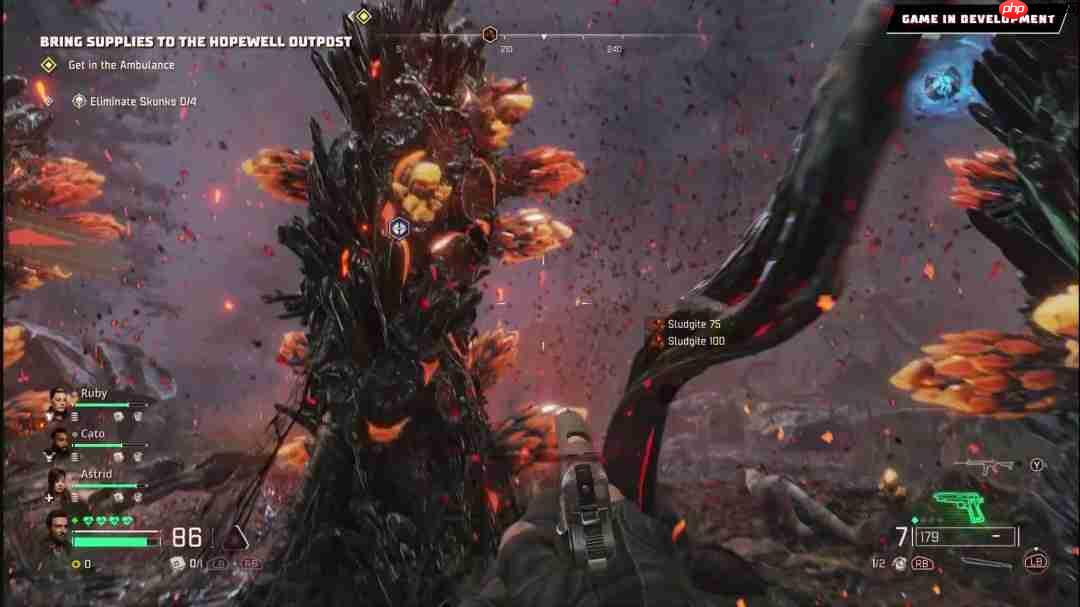The height and width of the screenshot is (607, 1080).
Task: Click the mission title "Bring Supplies to the Hopewell Outpost"
Action: [x=195, y=42]
